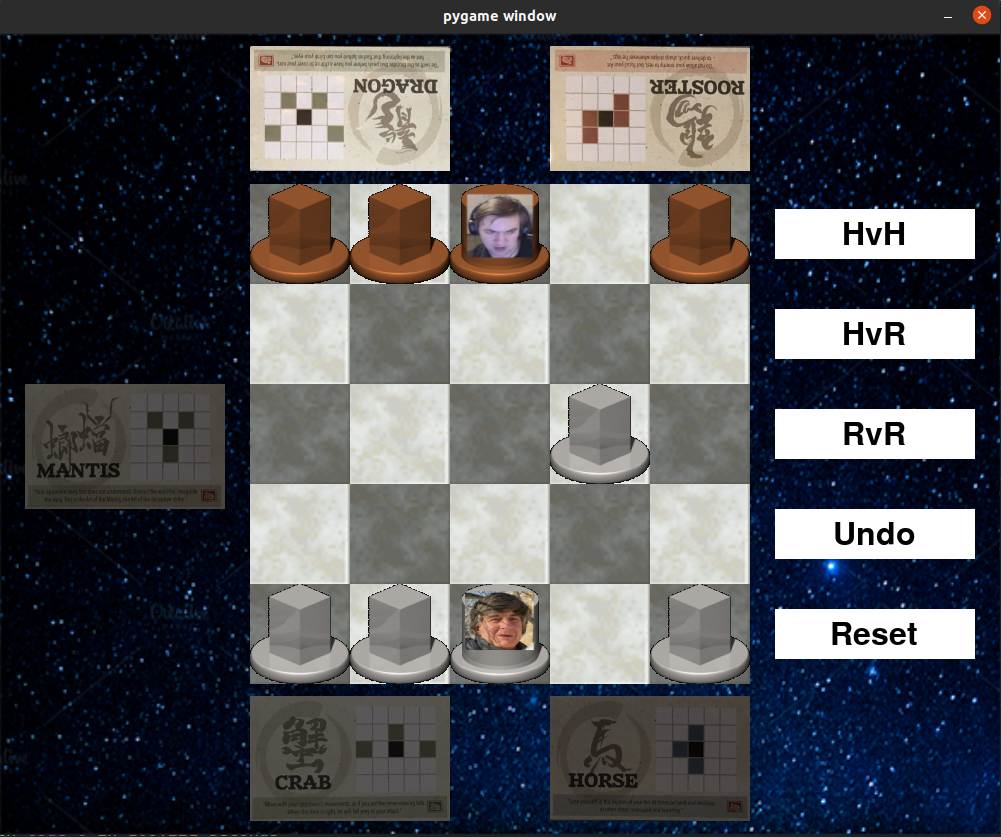This screenshot has height=837, width=1001.
Task: Click the Mantis card on the side
Action: pos(125,446)
